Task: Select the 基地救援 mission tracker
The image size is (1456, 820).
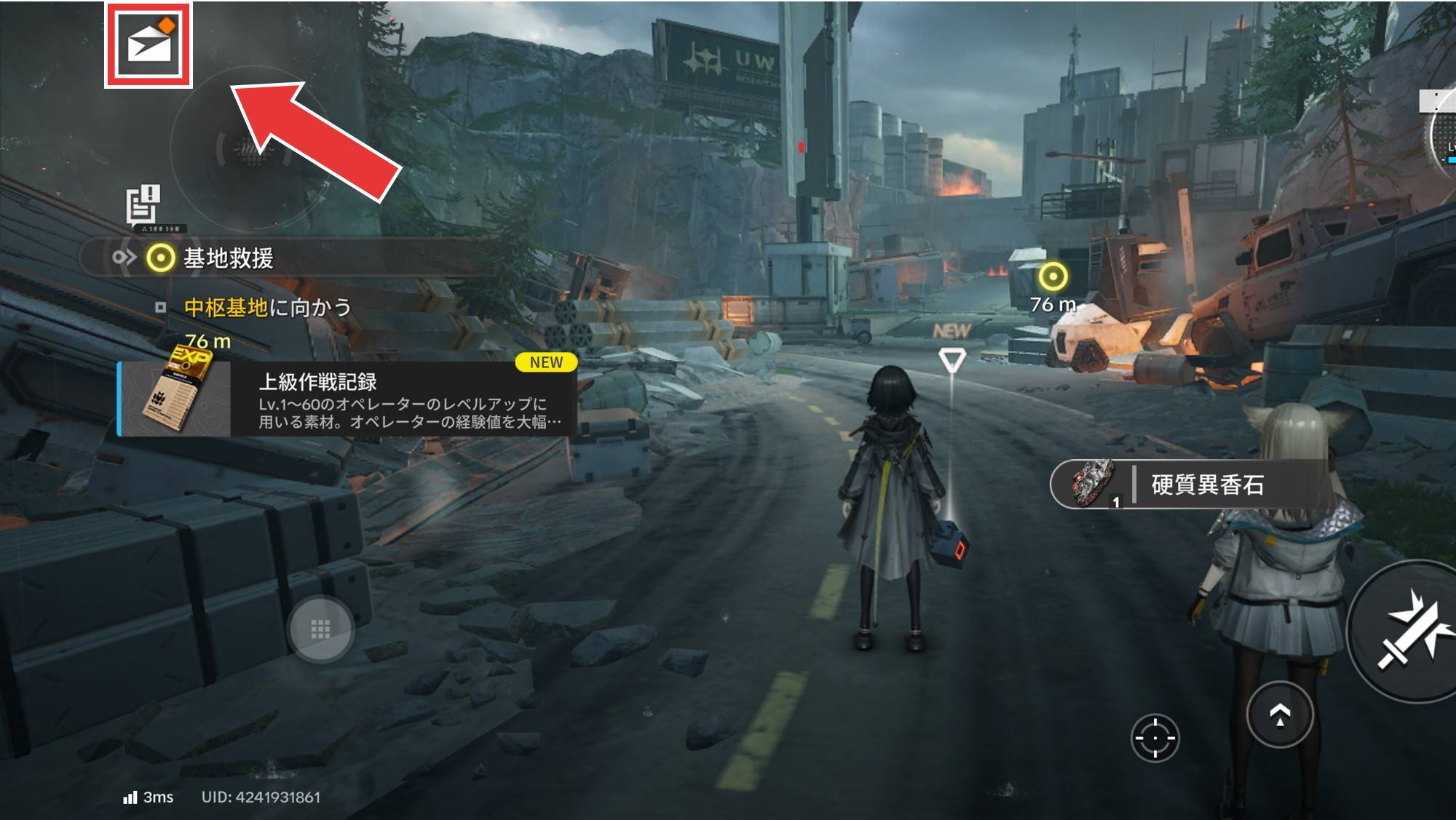Action: click(227, 258)
